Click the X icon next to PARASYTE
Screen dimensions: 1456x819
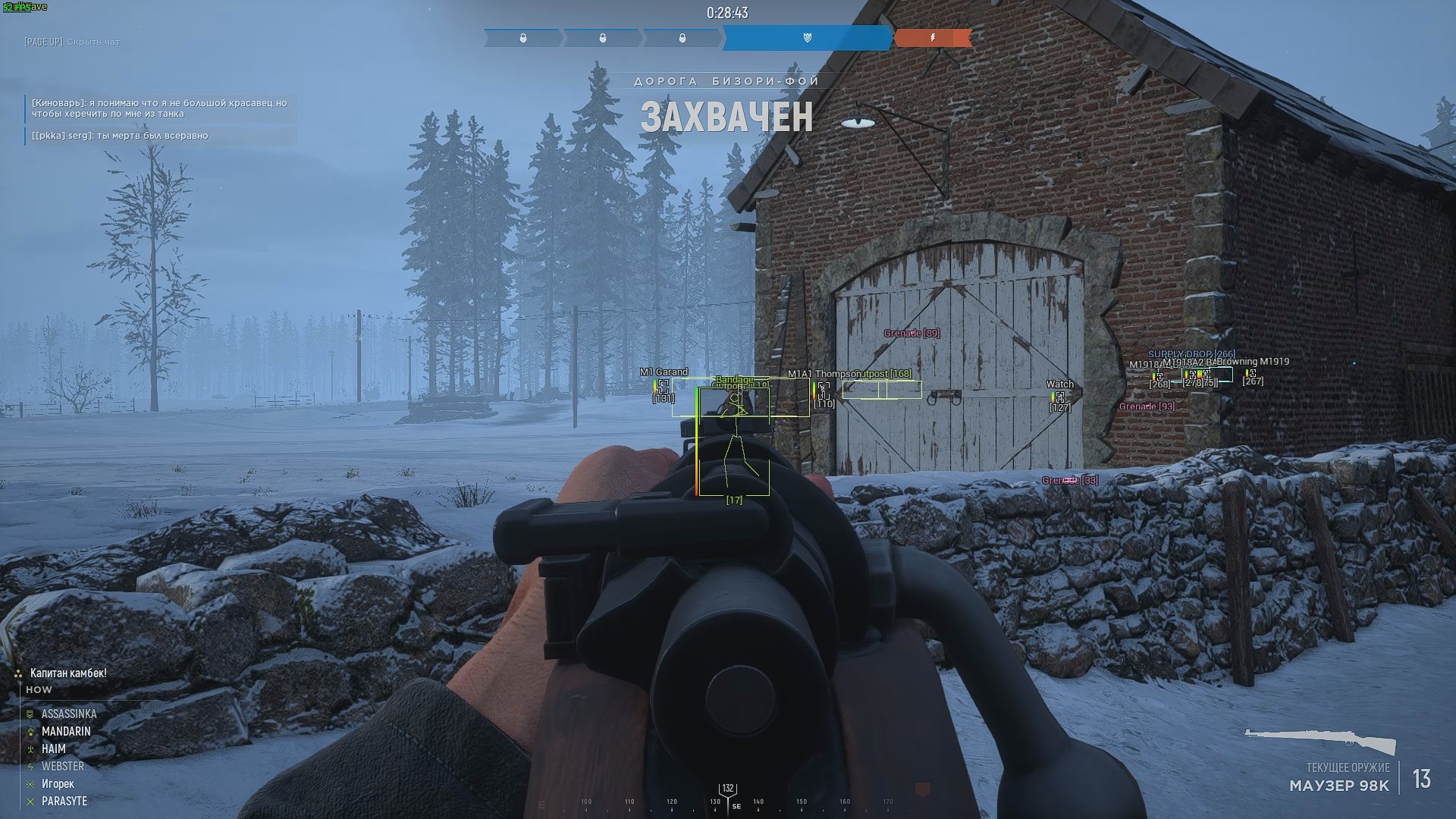(x=30, y=801)
